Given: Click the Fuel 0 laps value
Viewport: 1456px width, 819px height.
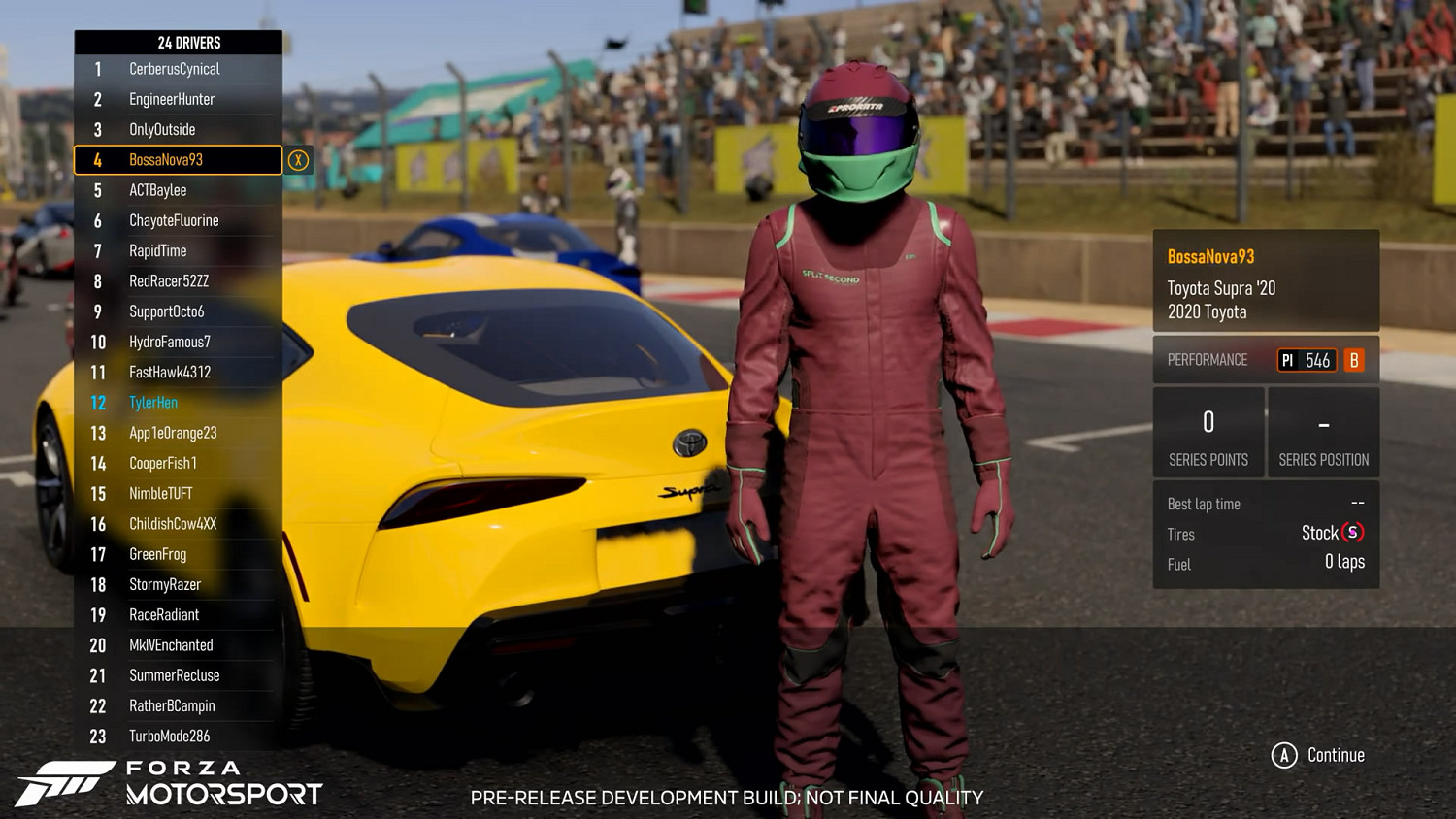Looking at the screenshot, I should point(1346,563).
